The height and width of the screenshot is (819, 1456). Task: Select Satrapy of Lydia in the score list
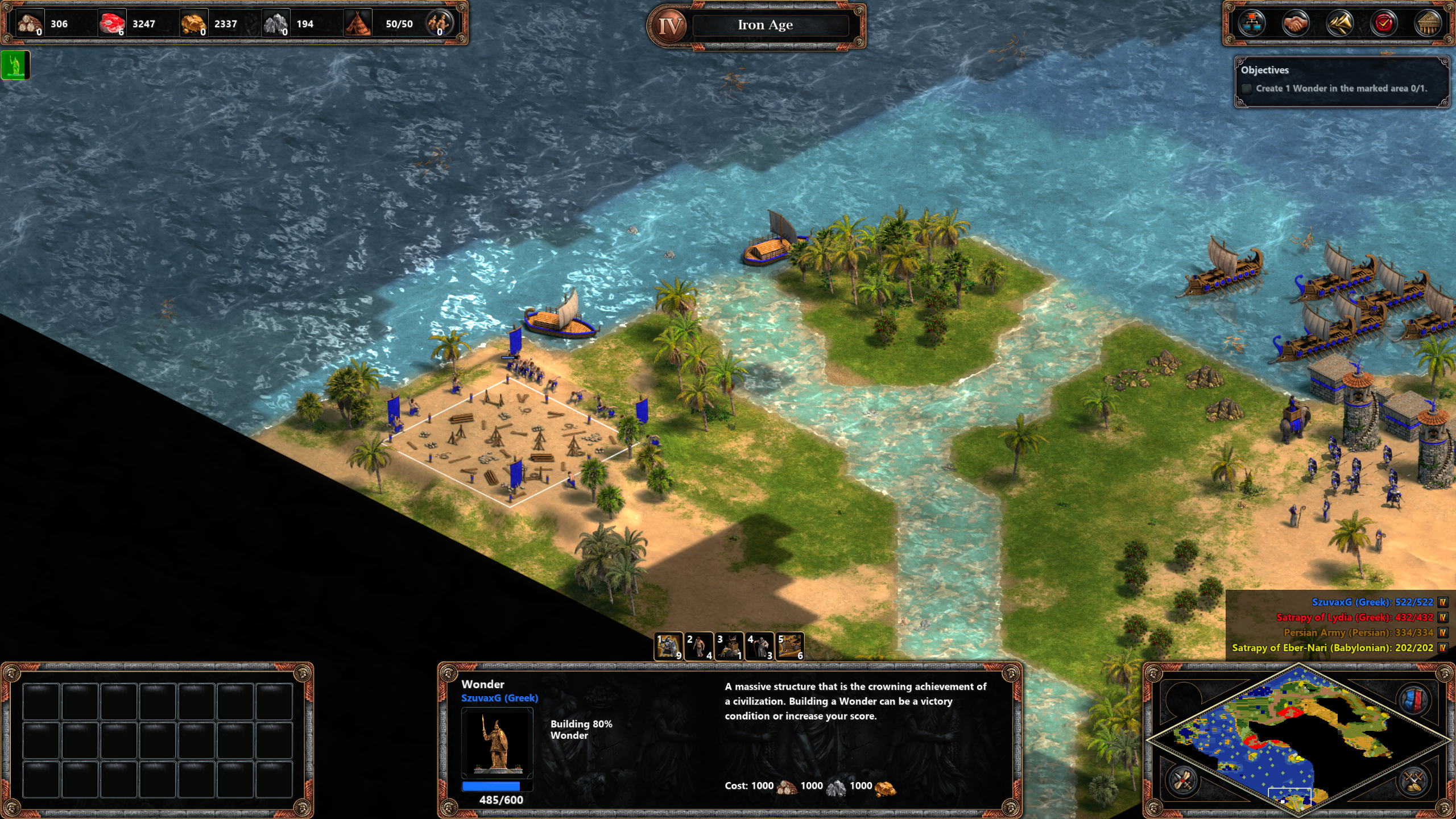[1354, 617]
